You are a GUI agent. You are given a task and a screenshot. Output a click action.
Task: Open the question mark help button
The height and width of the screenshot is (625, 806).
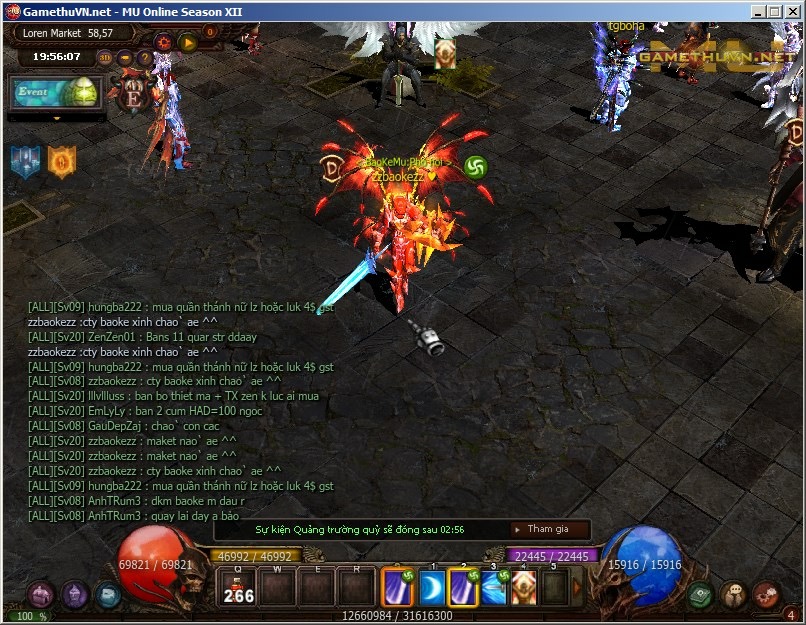click(x=145, y=57)
